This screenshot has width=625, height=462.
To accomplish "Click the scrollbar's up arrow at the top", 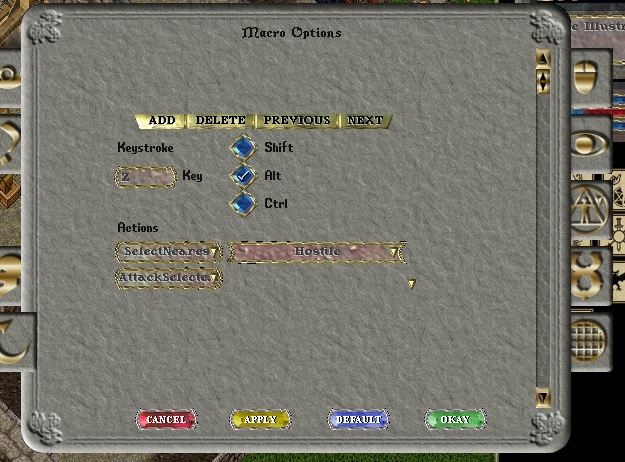I will pos(543,57).
